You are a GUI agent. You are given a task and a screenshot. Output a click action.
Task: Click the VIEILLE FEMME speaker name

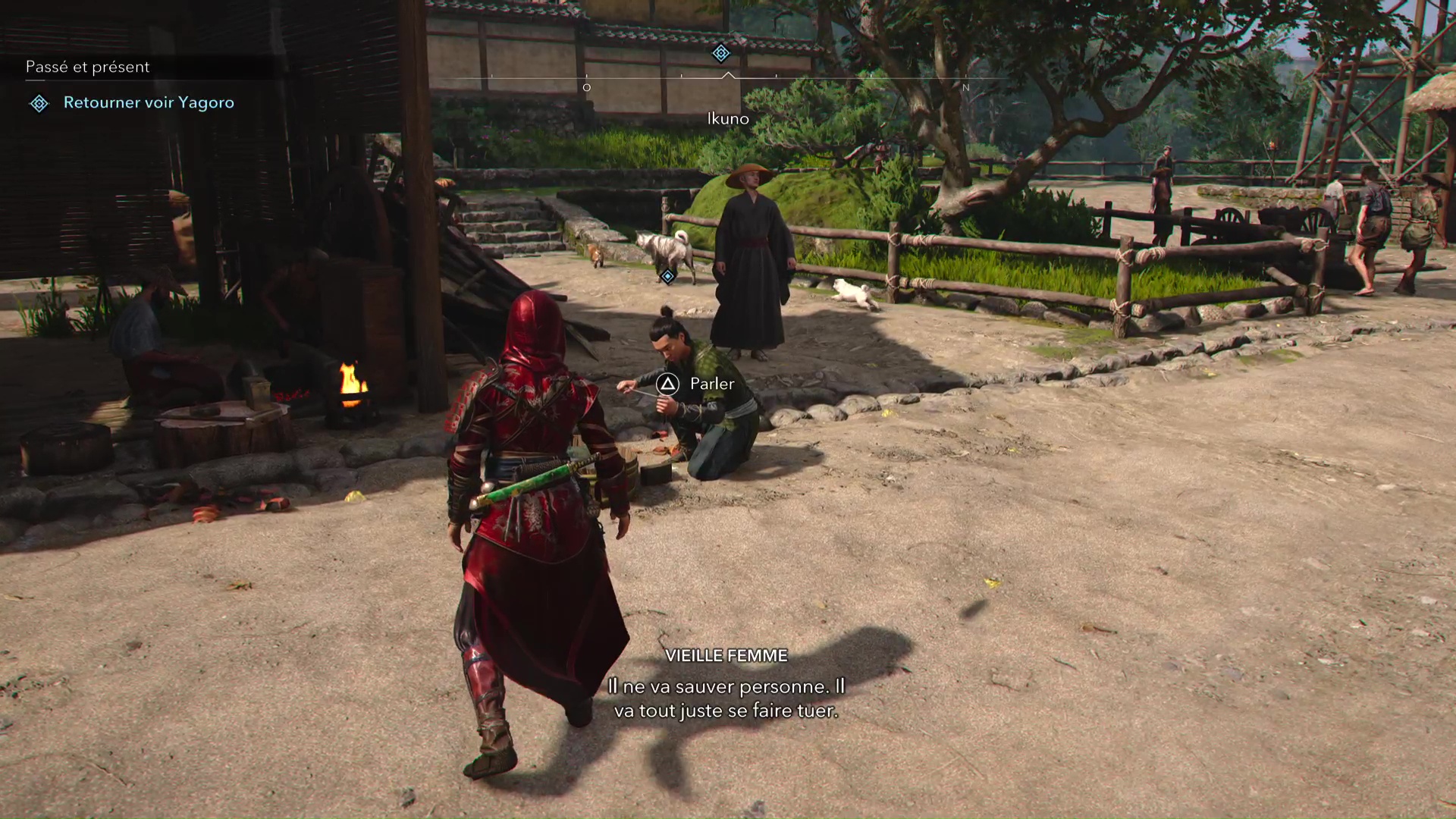(726, 656)
